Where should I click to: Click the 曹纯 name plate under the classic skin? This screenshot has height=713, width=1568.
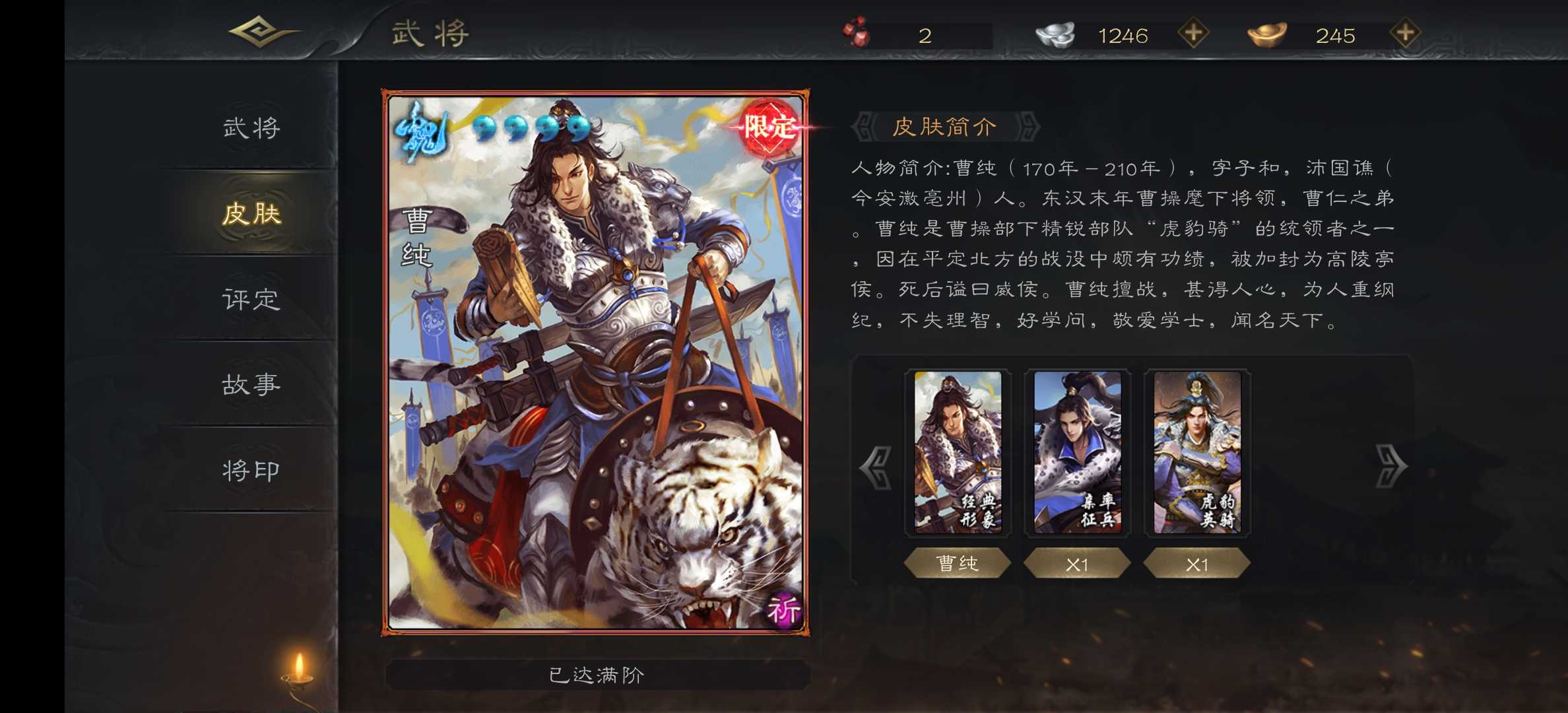click(958, 563)
